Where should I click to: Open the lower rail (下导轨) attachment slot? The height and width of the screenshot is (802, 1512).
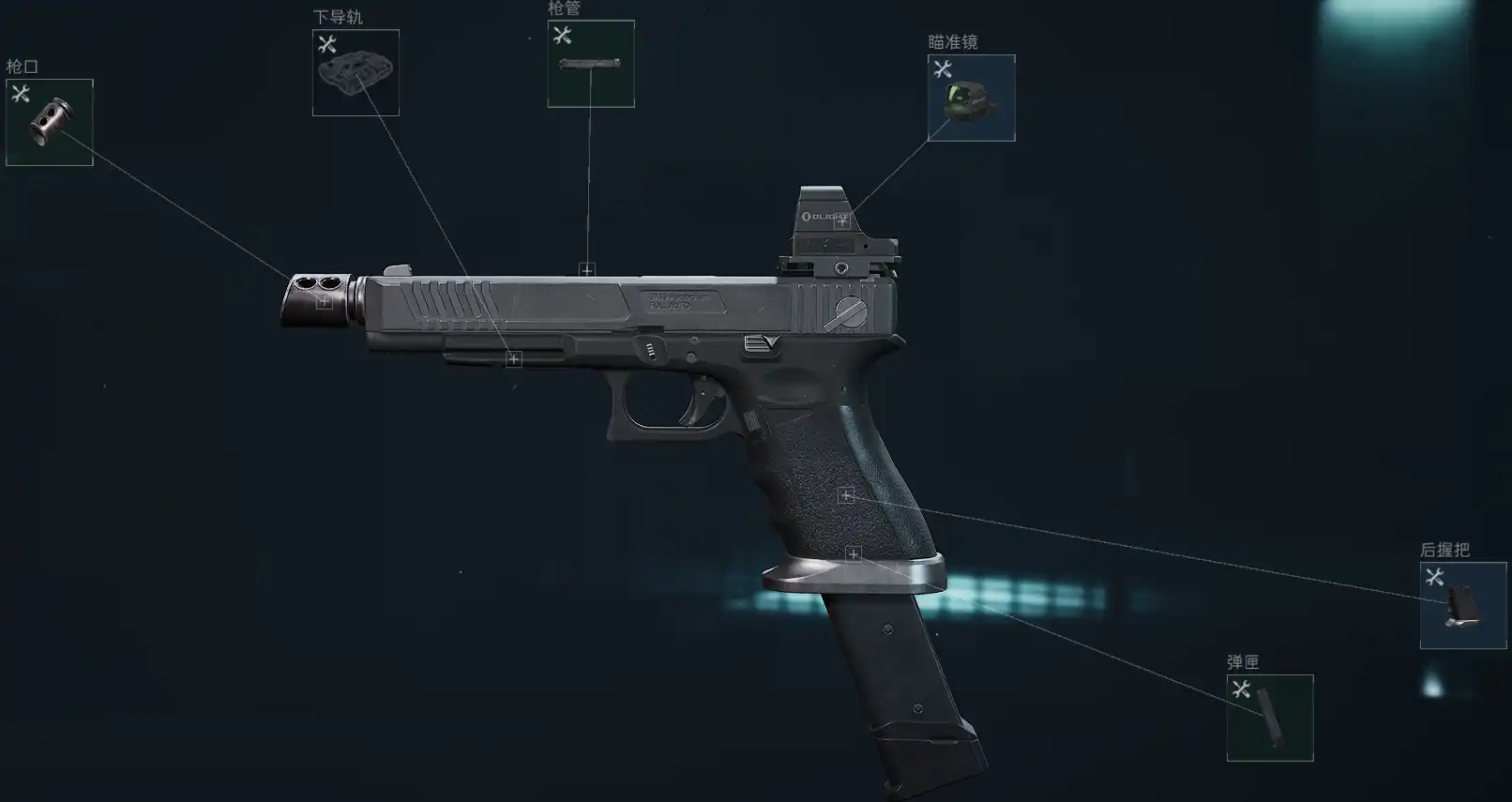(x=355, y=73)
